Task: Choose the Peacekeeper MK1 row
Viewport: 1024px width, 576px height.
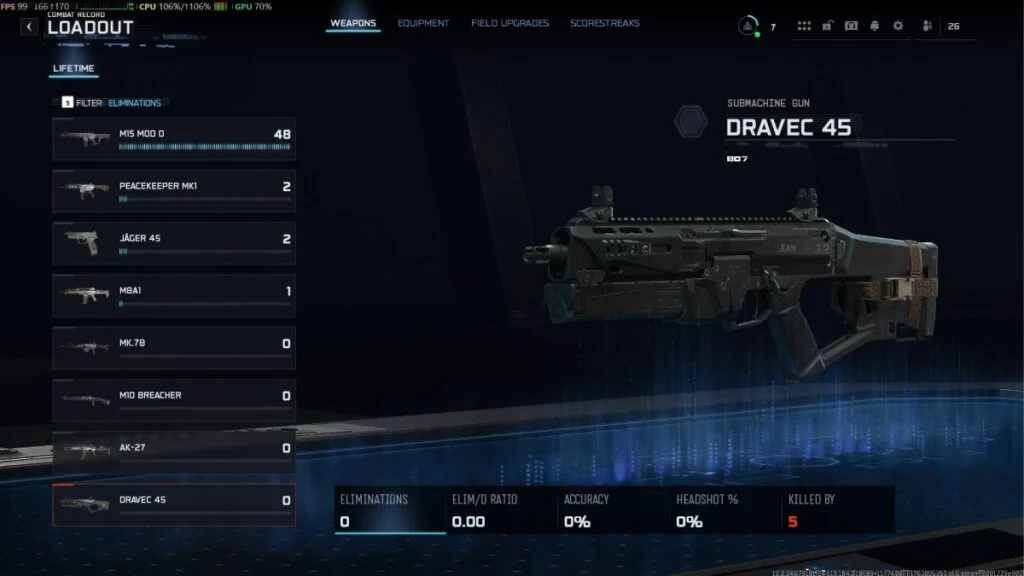Action: point(174,191)
